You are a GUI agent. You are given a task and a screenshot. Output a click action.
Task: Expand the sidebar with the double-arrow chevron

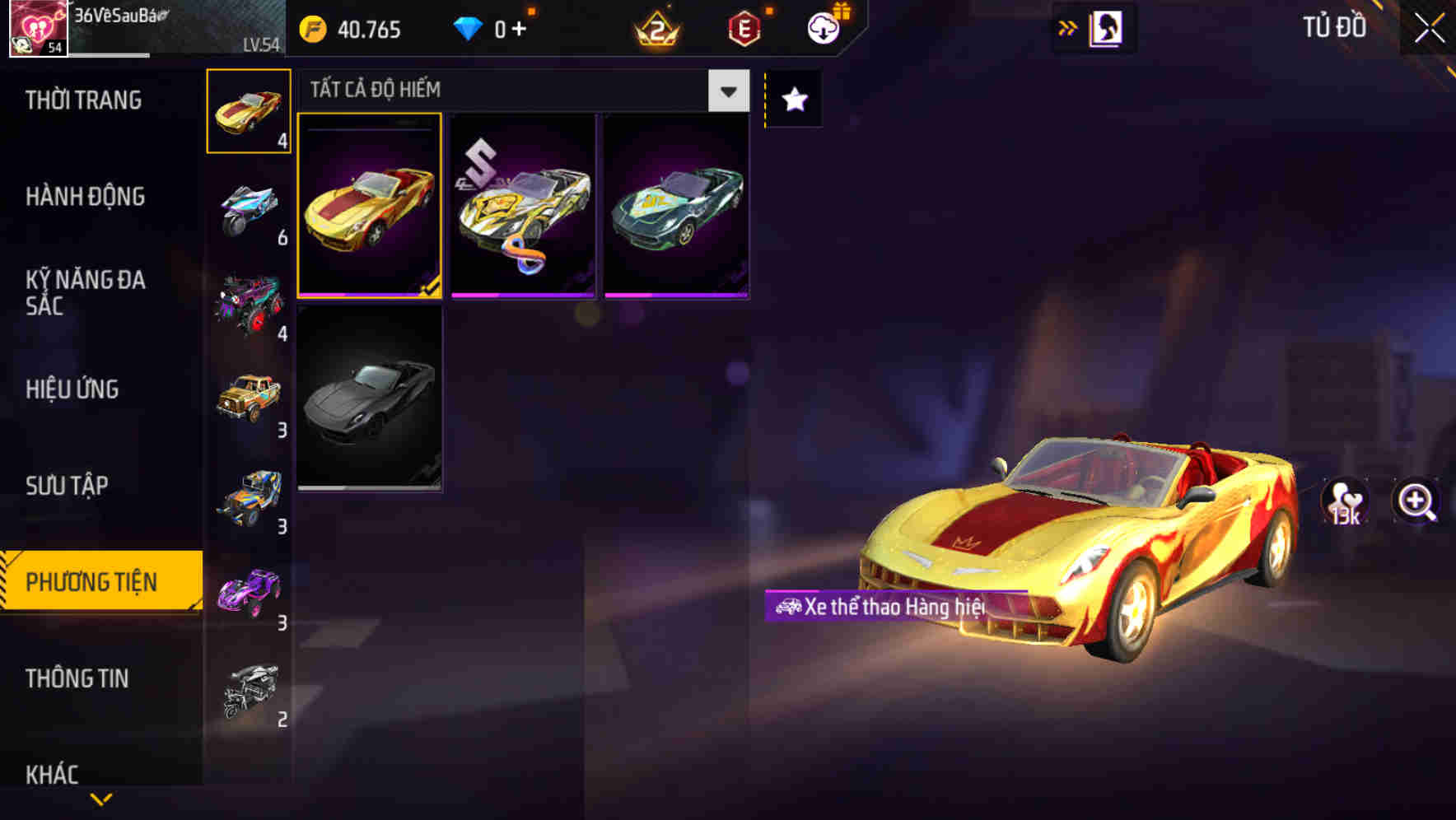point(1067,27)
